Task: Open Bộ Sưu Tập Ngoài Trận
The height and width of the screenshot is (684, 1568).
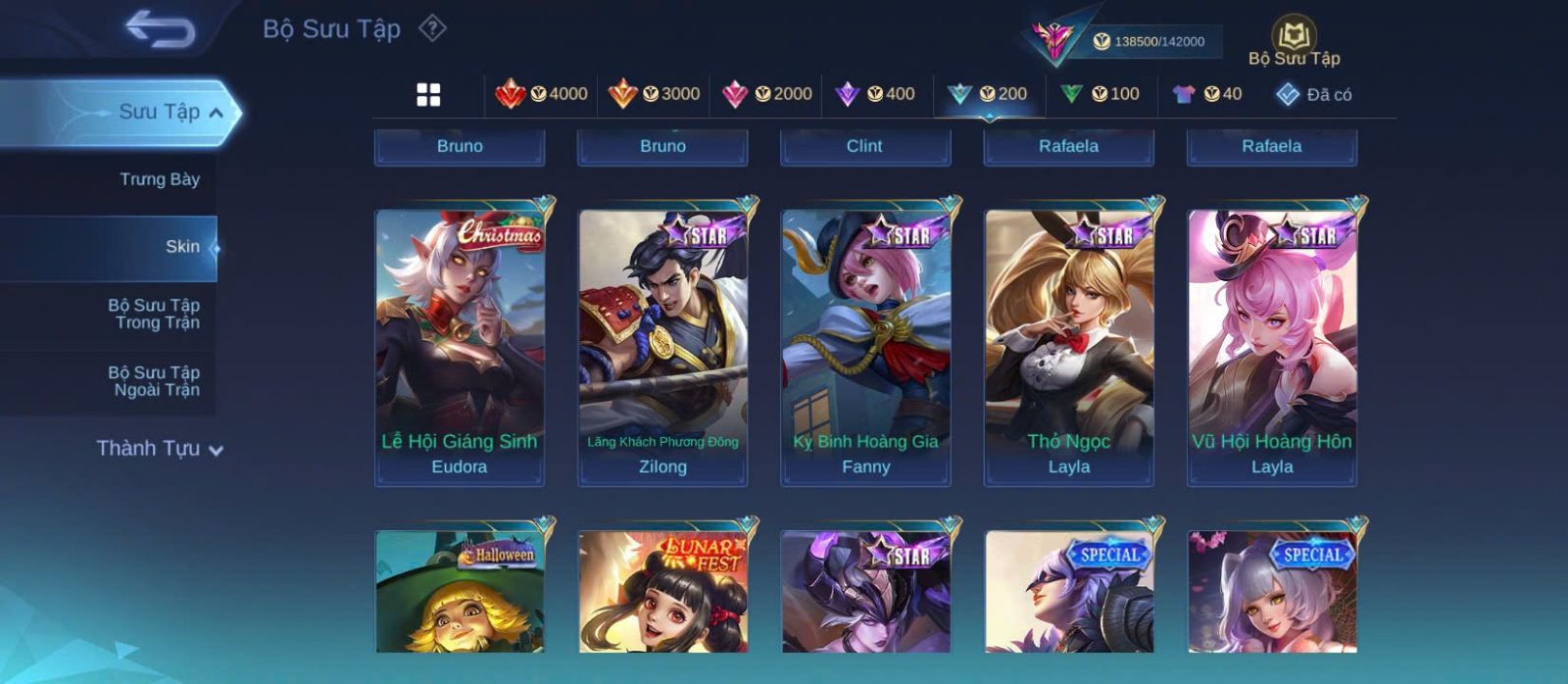Action: click(154, 381)
